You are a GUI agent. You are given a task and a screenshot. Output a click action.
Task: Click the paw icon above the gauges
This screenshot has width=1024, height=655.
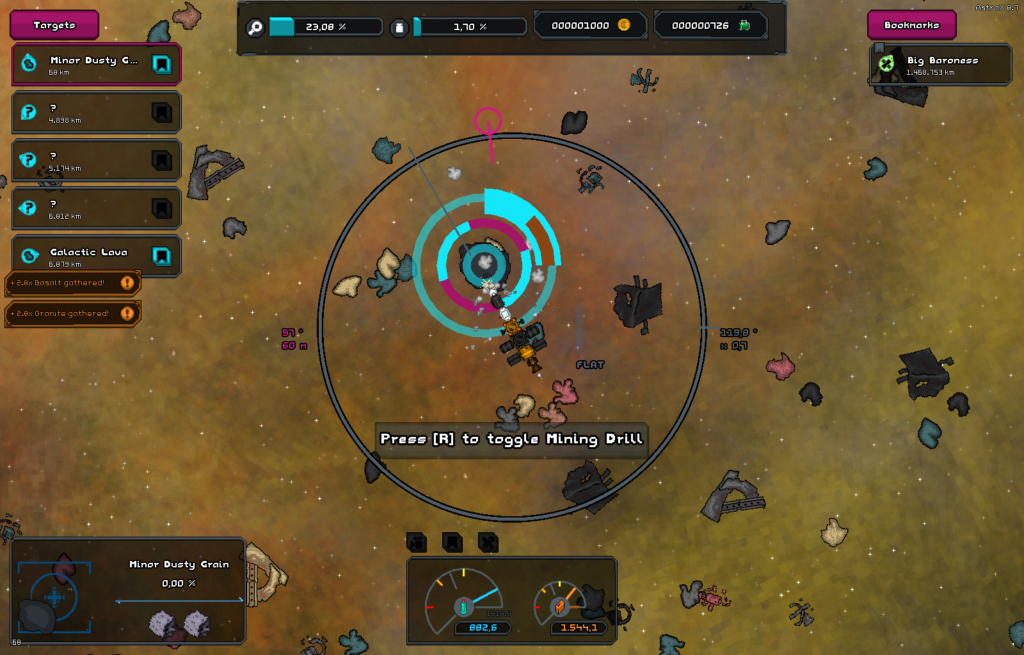click(417, 542)
